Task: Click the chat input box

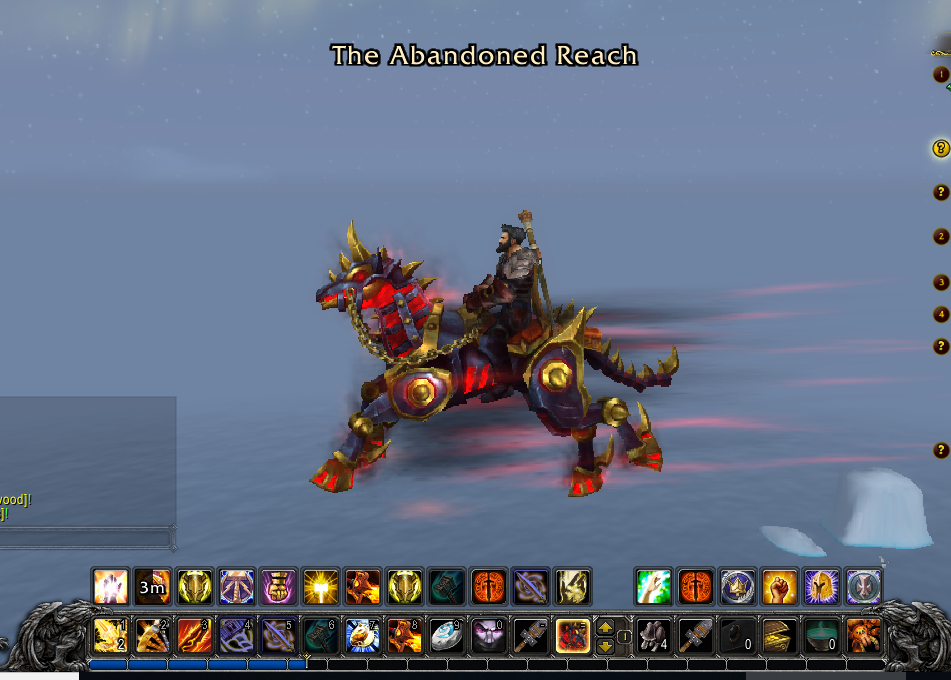Action: (85, 538)
